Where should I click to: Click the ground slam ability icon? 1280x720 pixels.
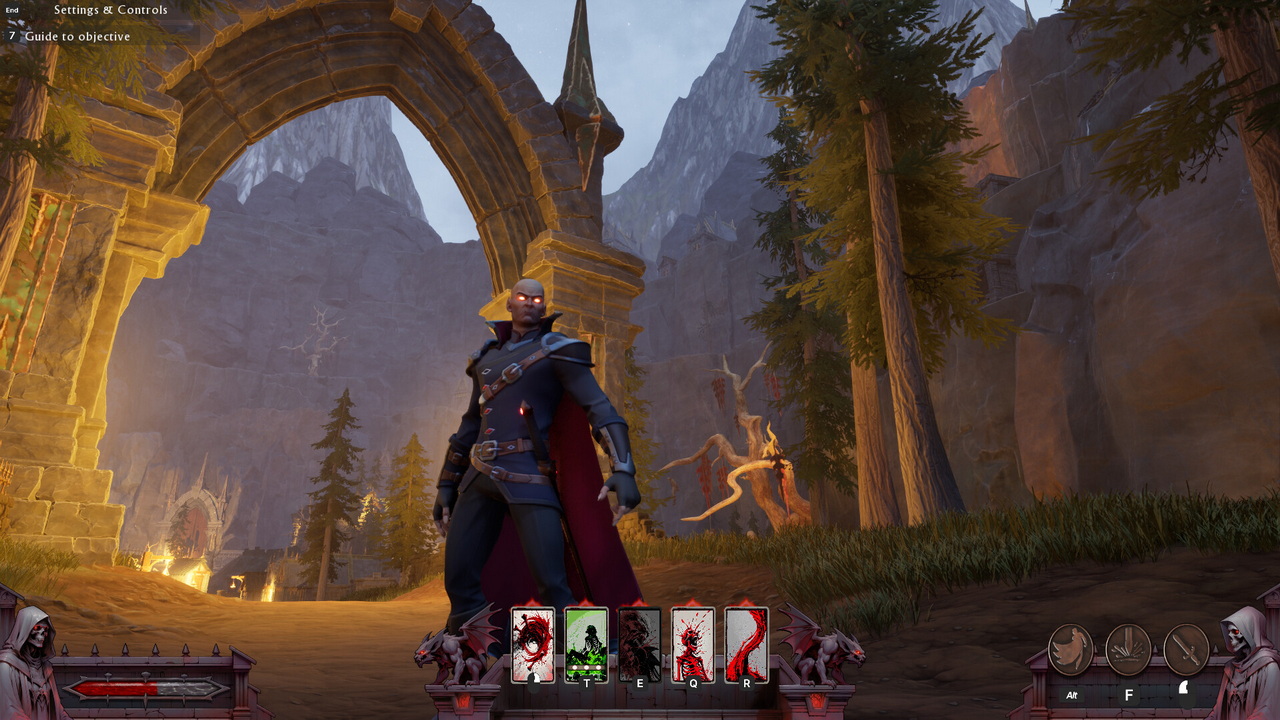point(1128,650)
